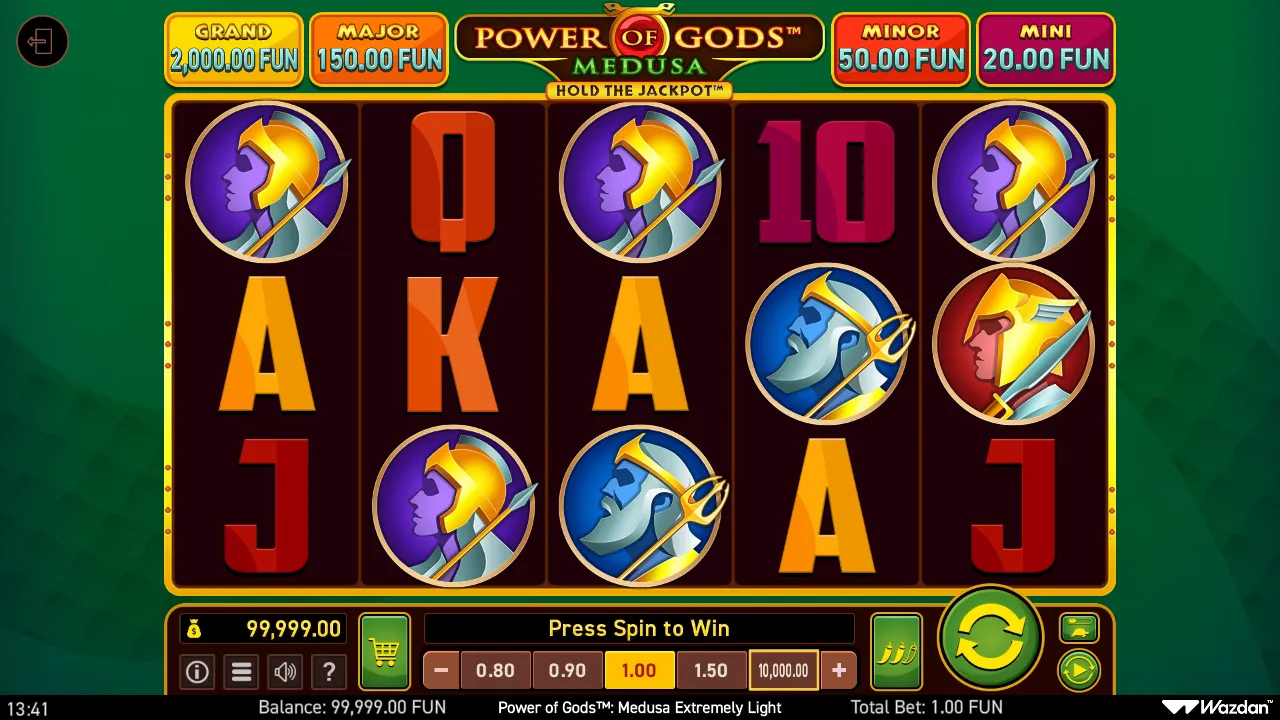
Task: Start a spin with the spin icon
Action: pyautogui.click(x=988, y=640)
